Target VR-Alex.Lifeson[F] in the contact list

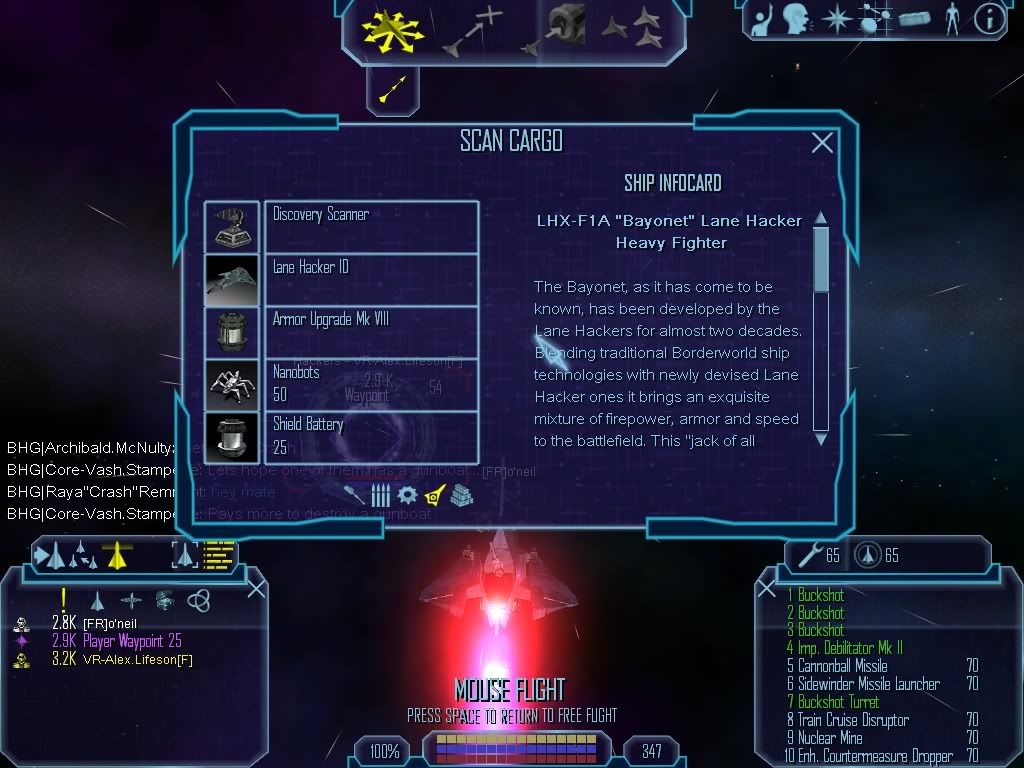(x=122, y=659)
